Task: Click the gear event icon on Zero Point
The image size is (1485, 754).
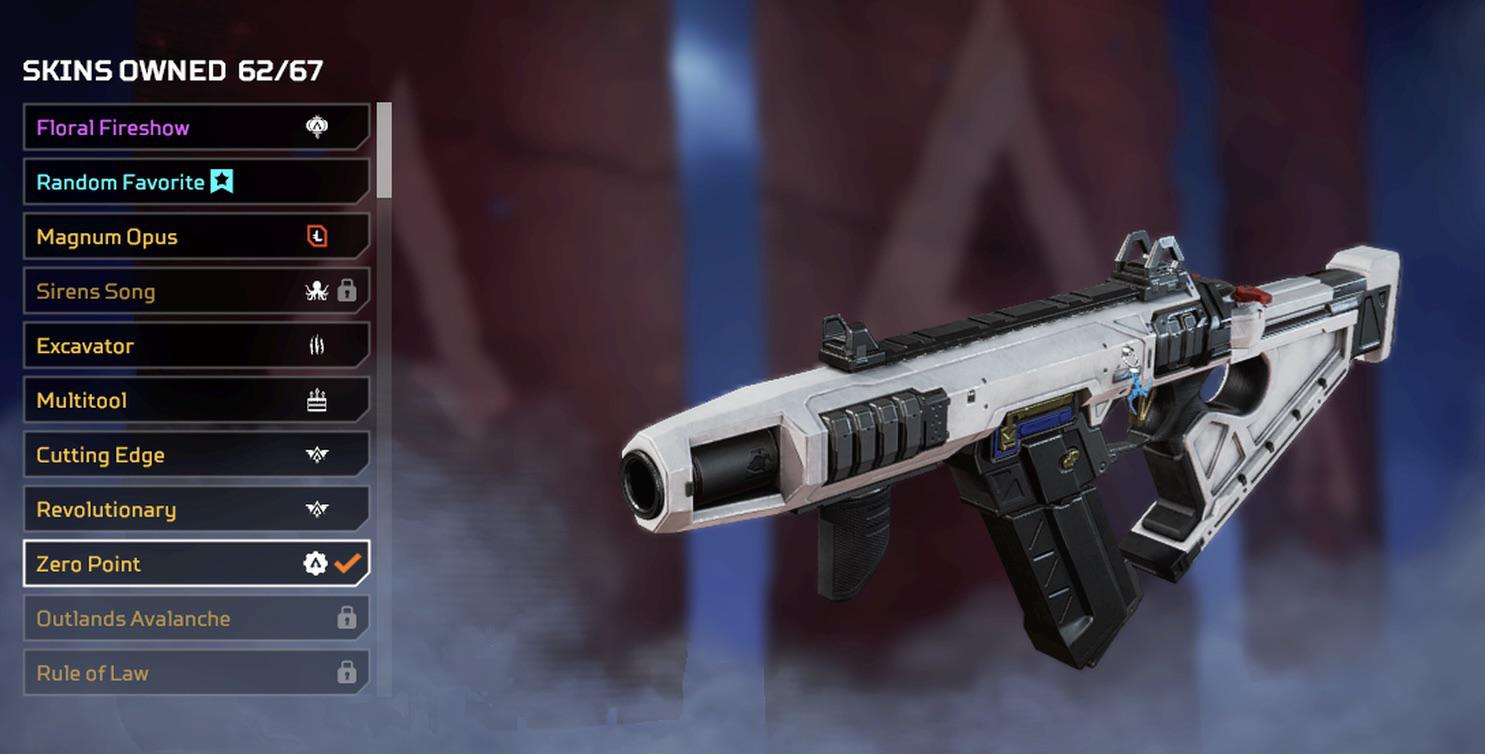Action: 314,564
